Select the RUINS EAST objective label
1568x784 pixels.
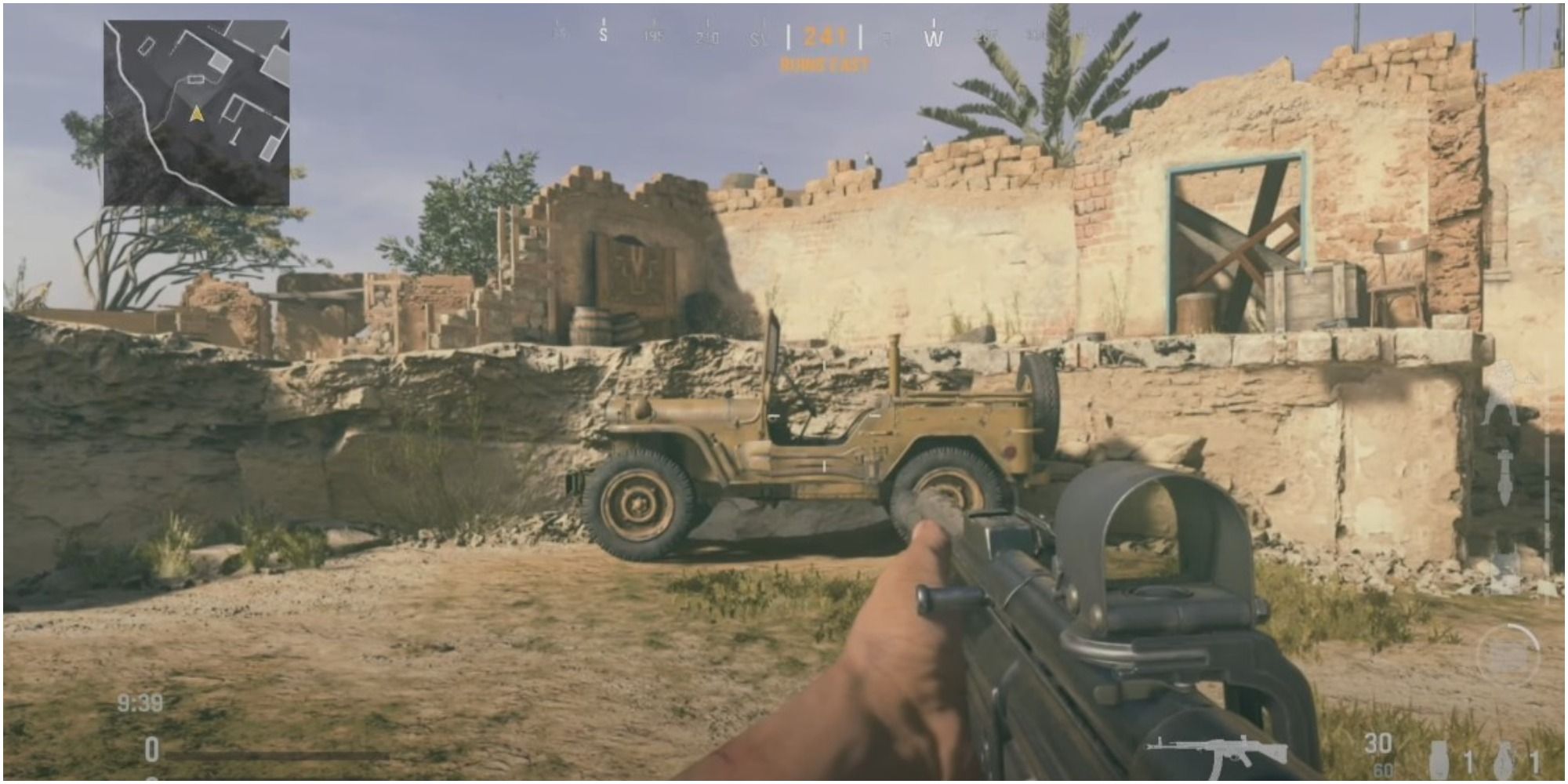pos(825,65)
